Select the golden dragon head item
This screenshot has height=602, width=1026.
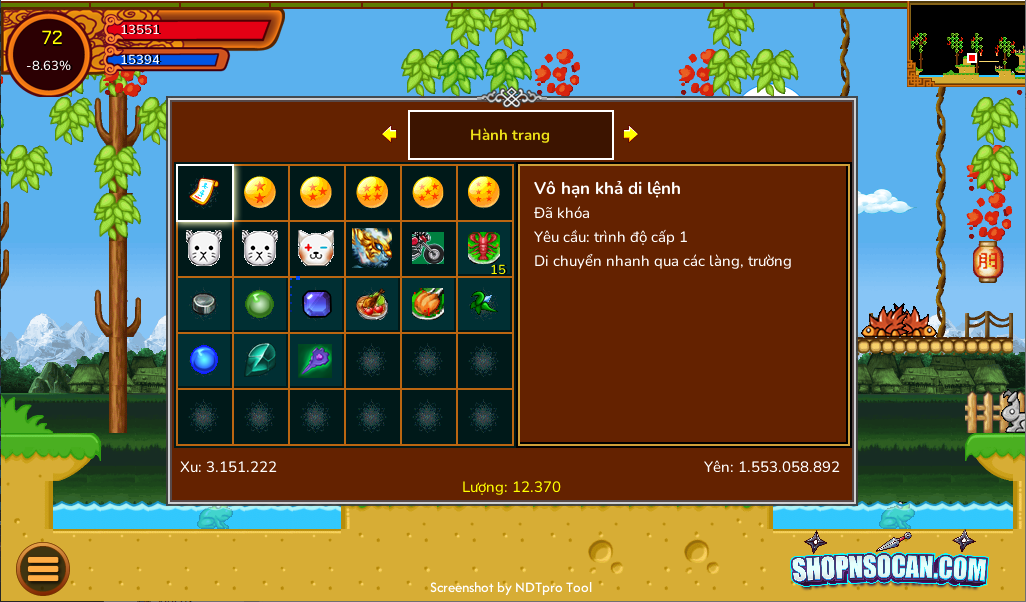372,249
